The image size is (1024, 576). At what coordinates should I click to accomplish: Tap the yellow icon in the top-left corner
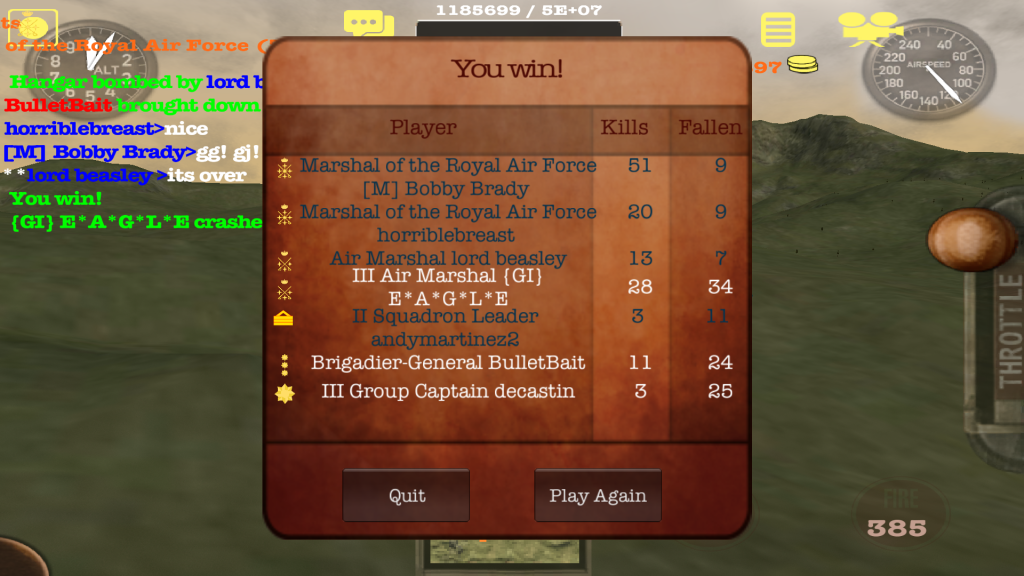point(32,26)
